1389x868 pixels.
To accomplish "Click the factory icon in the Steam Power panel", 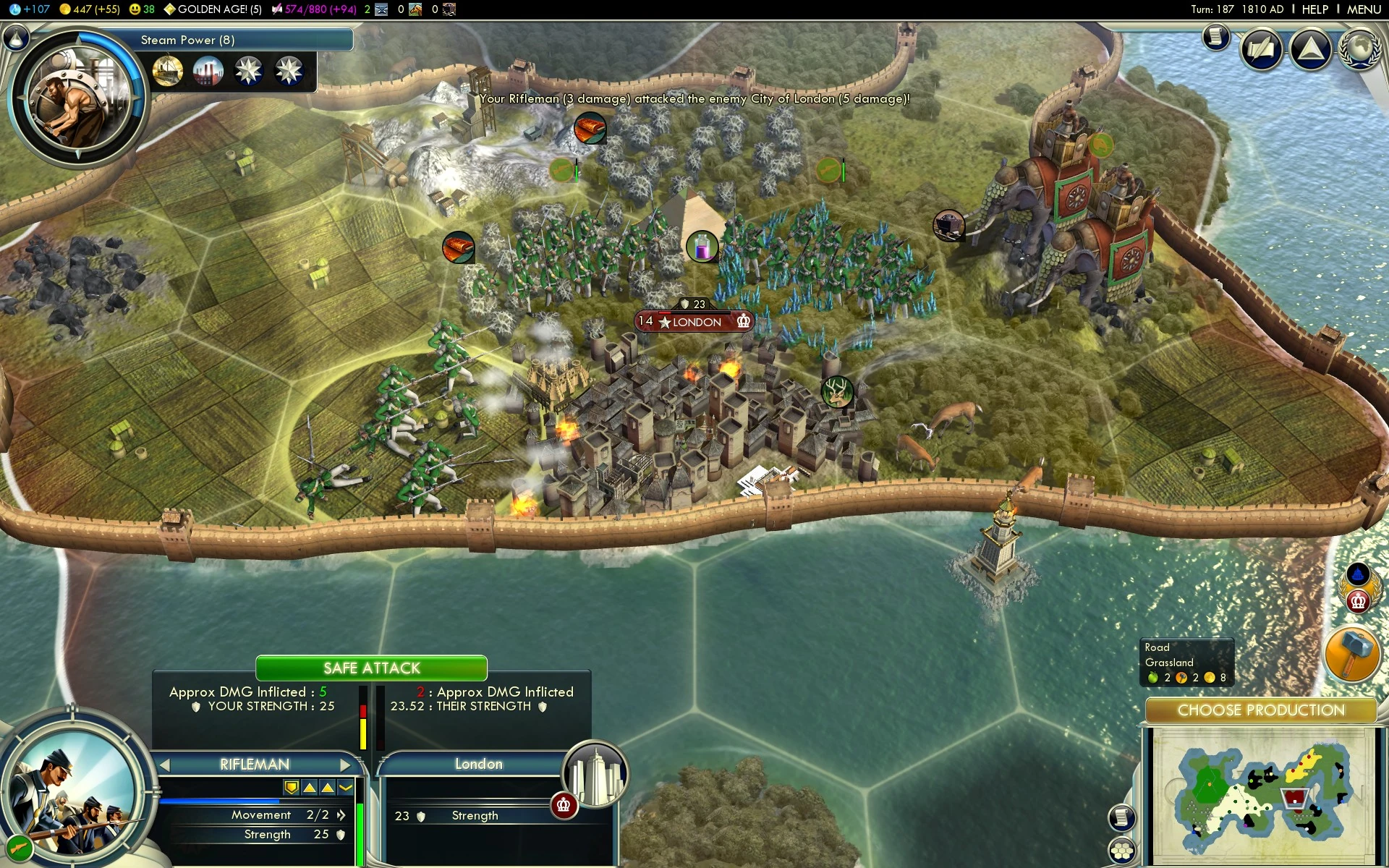I will coord(208,70).
